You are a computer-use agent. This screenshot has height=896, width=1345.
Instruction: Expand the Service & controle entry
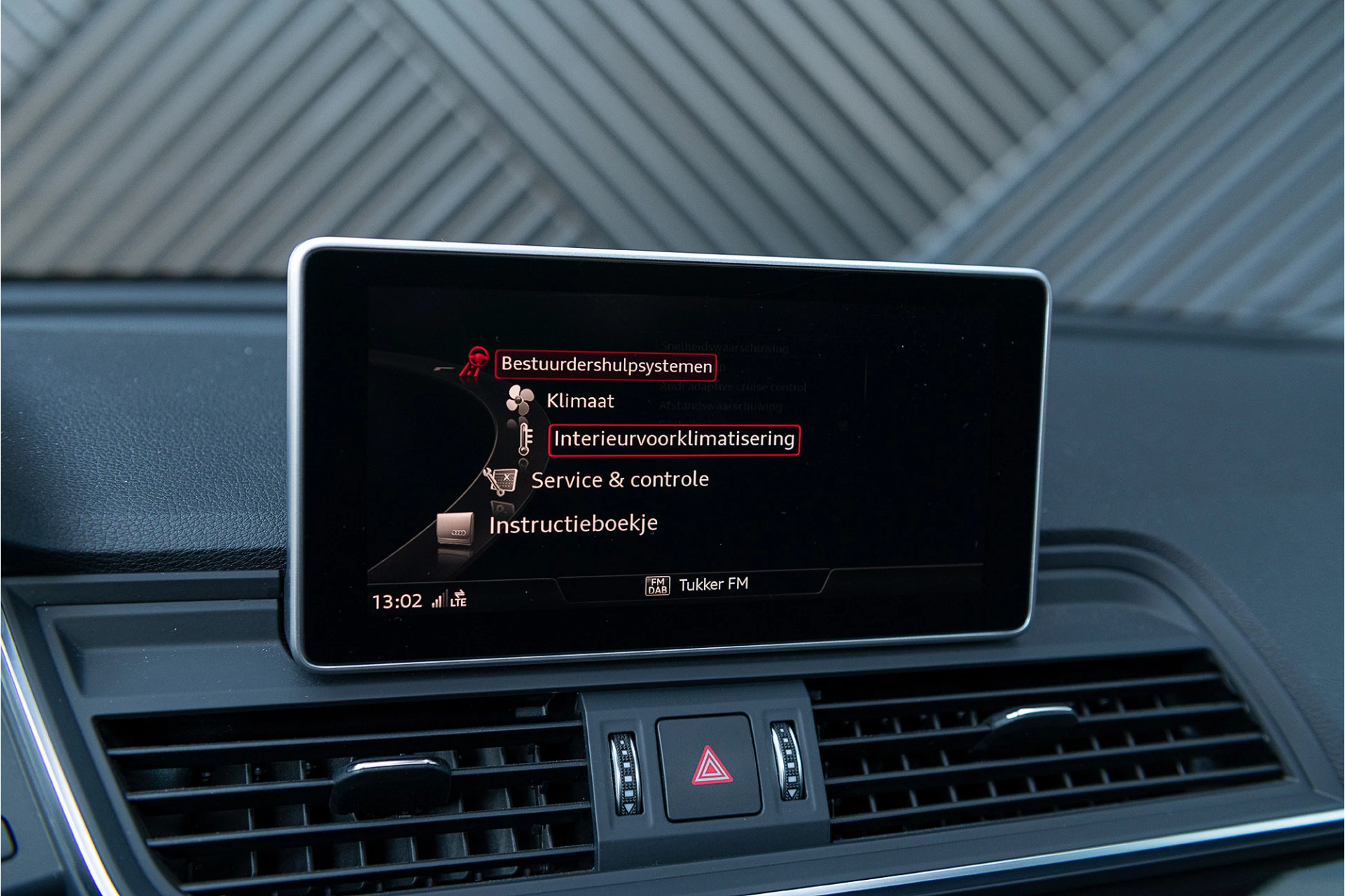(620, 479)
